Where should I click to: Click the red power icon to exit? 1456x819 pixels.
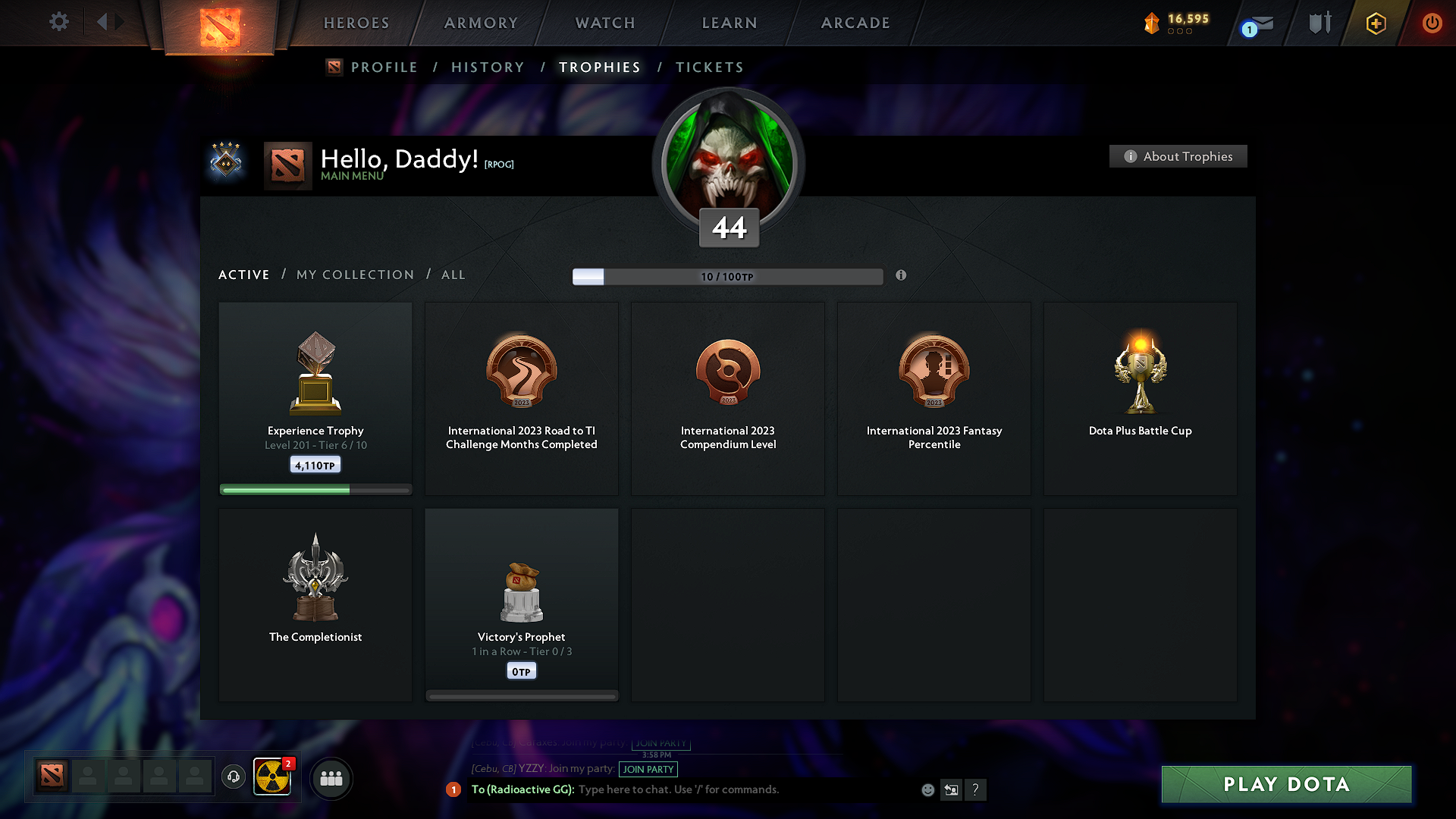point(1432,23)
